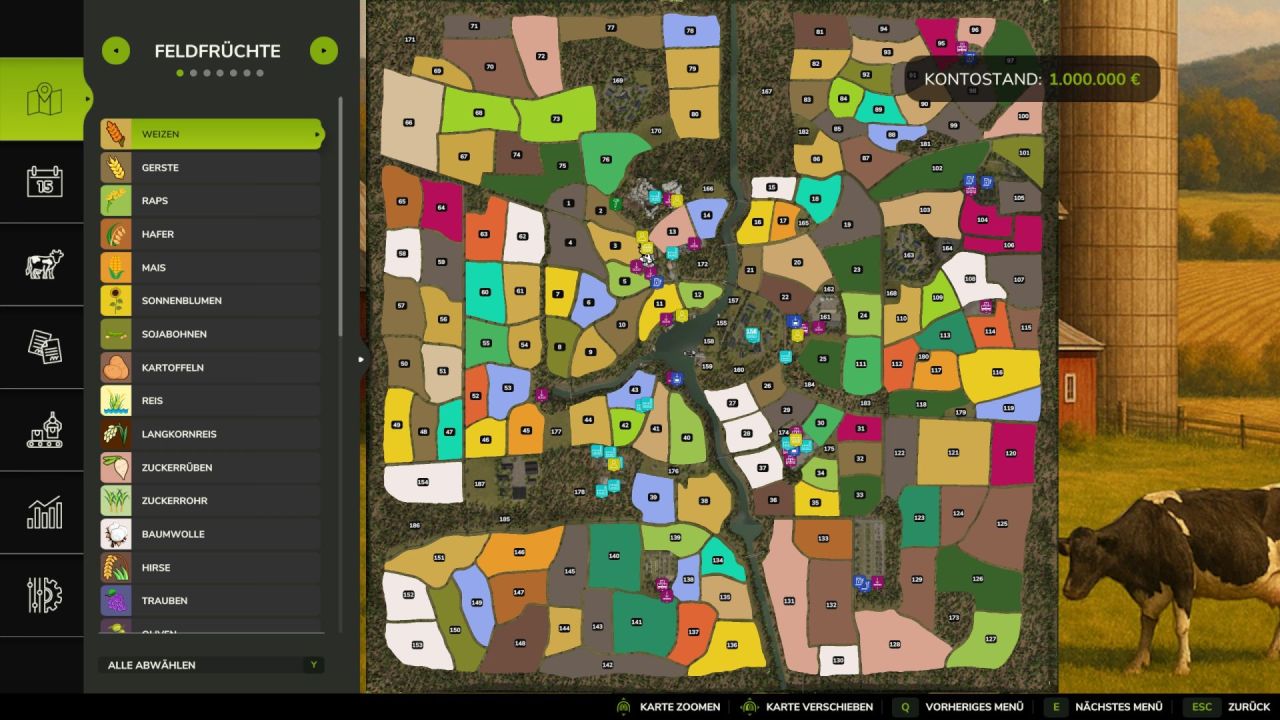Open the AI settings panel at sidebar bottom
Viewport: 1280px width, 720px height.
42,596
